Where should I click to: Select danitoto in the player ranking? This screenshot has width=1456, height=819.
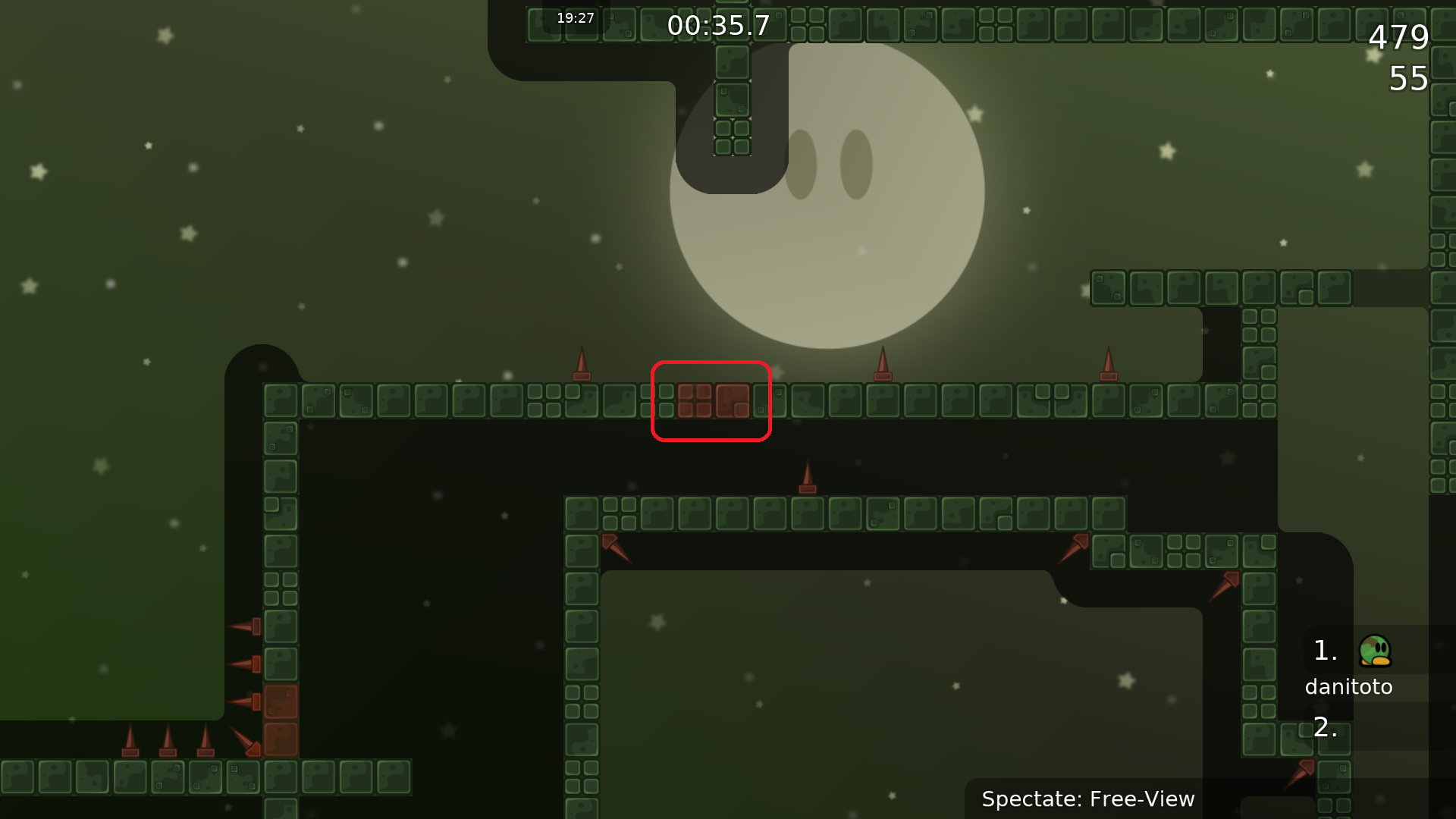1348,686
